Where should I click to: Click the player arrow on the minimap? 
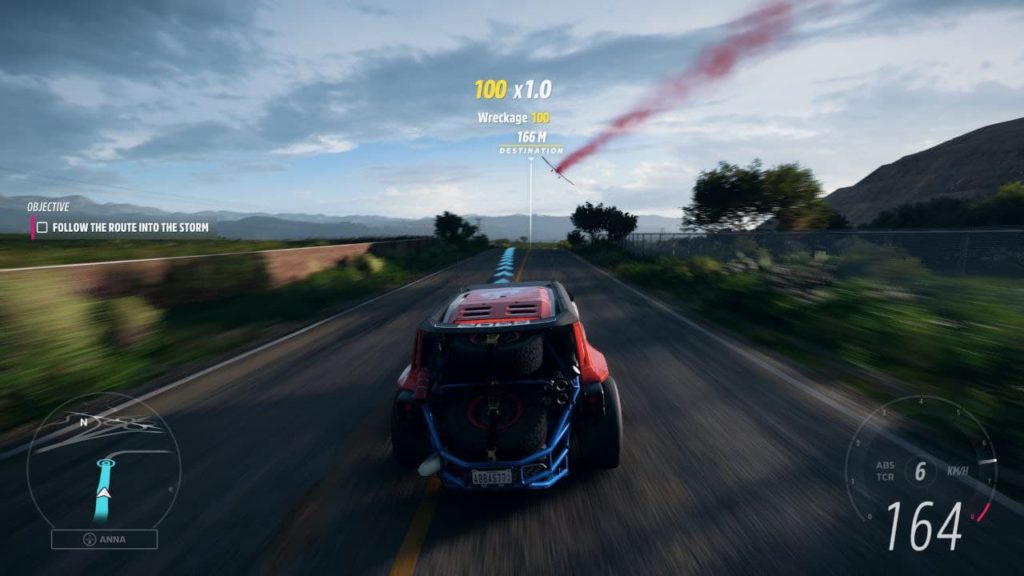click(x=103, y=492)
